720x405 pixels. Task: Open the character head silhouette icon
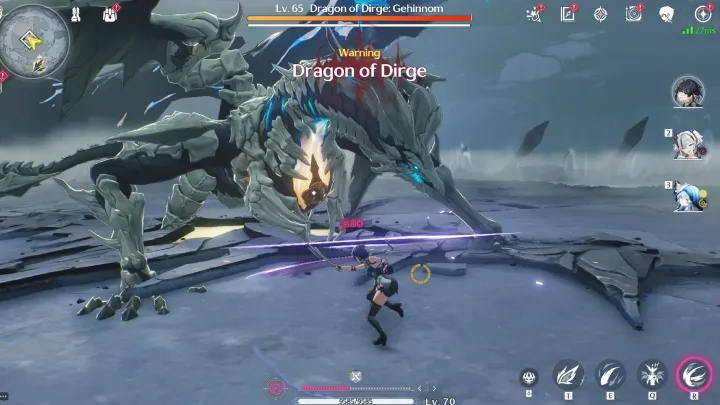coord(666,14)
